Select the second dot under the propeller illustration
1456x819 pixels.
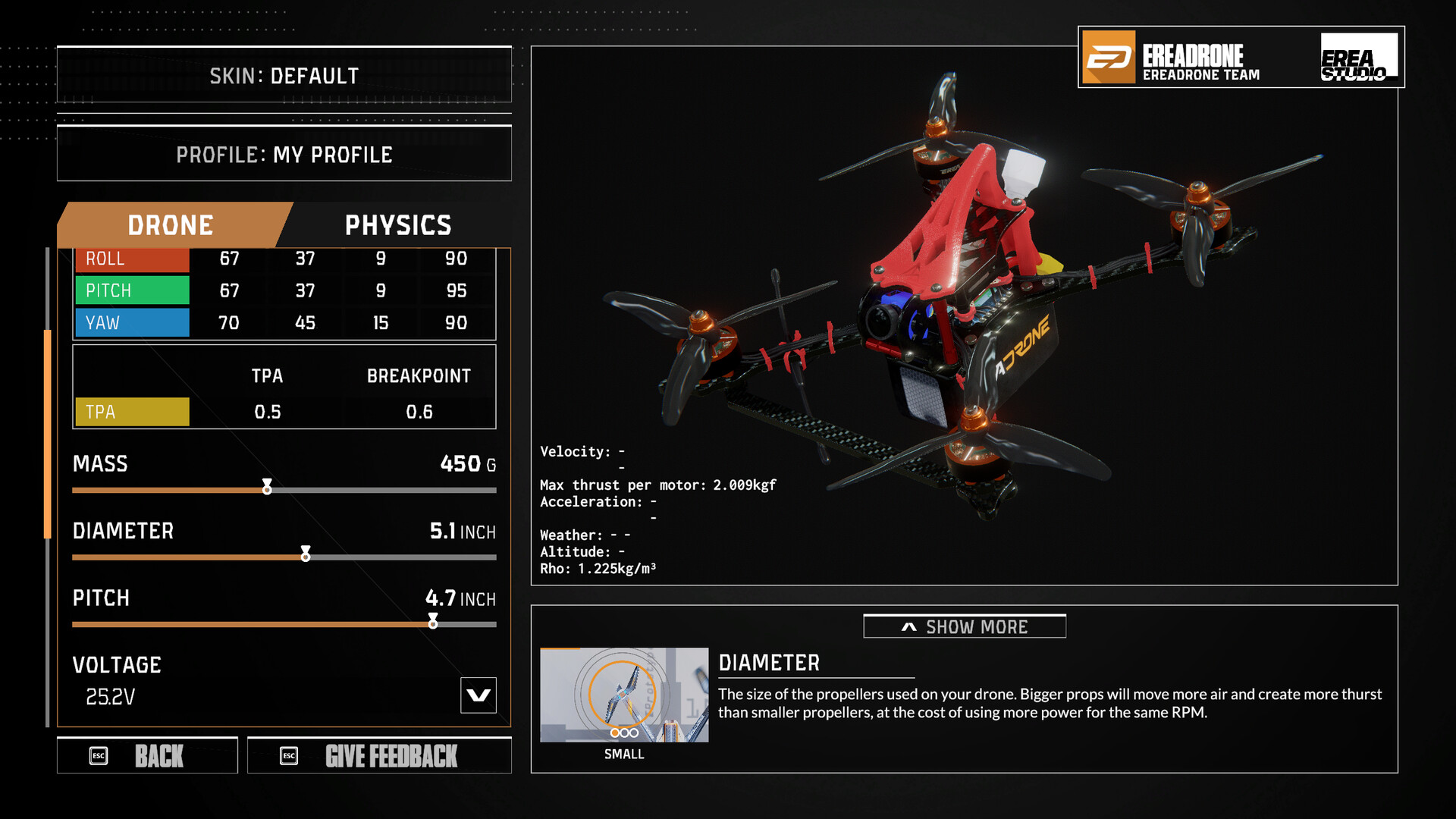[x=624, y=733]
